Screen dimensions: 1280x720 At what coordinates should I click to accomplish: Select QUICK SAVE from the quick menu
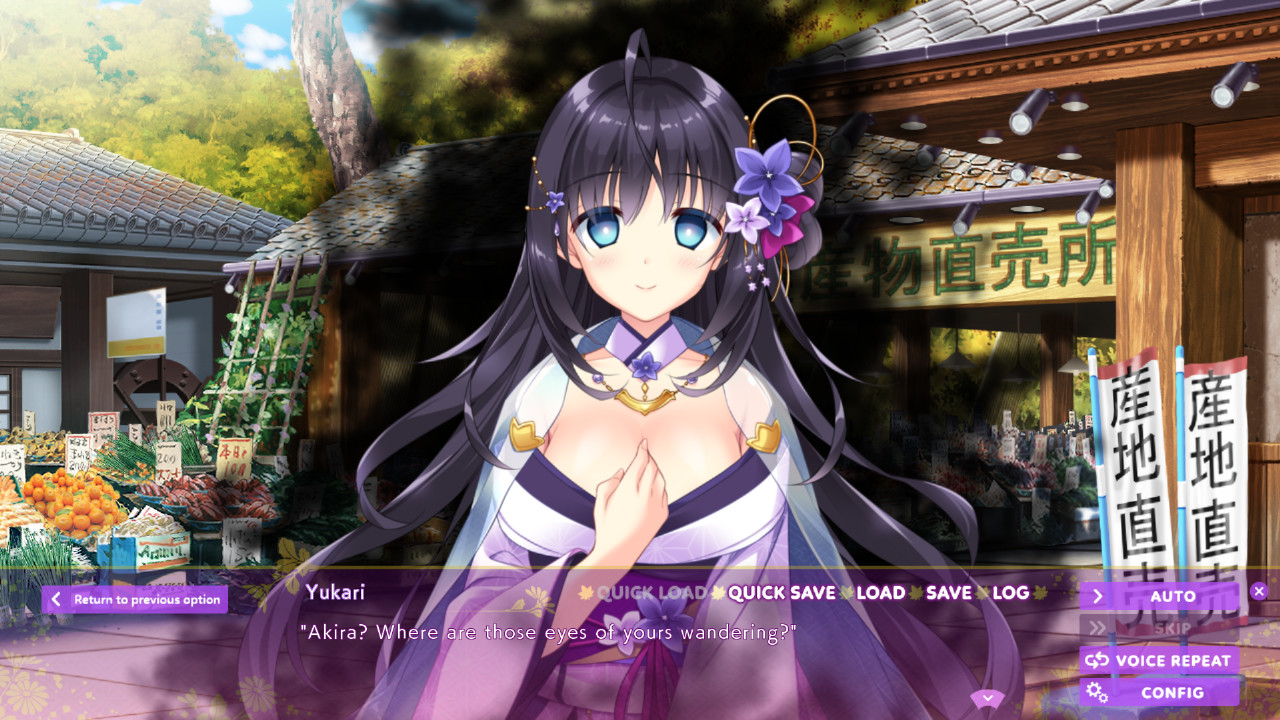[x=781, y=593]
